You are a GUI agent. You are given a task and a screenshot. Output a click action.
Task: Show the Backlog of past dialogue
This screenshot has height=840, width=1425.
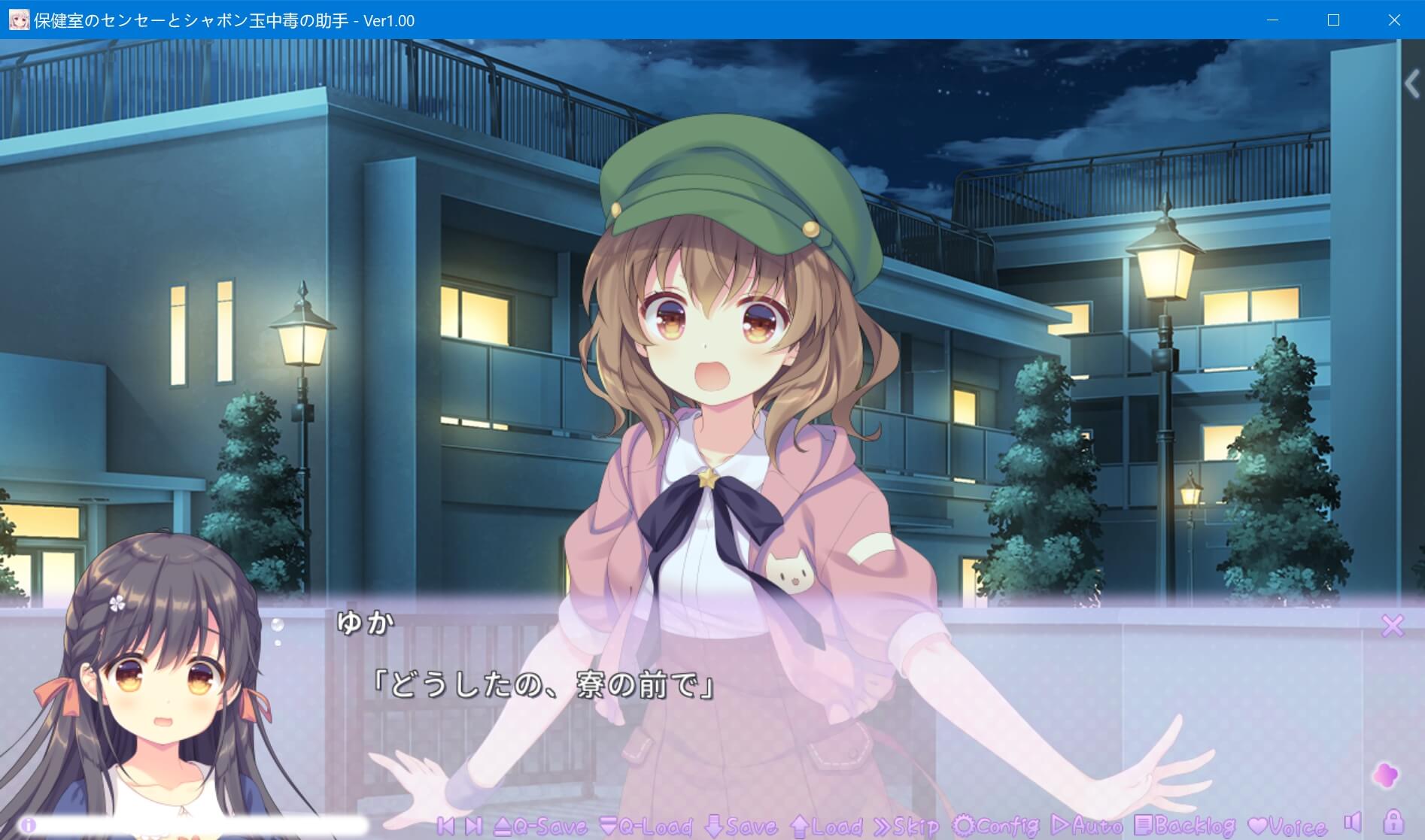click(x=1184, y=826)
